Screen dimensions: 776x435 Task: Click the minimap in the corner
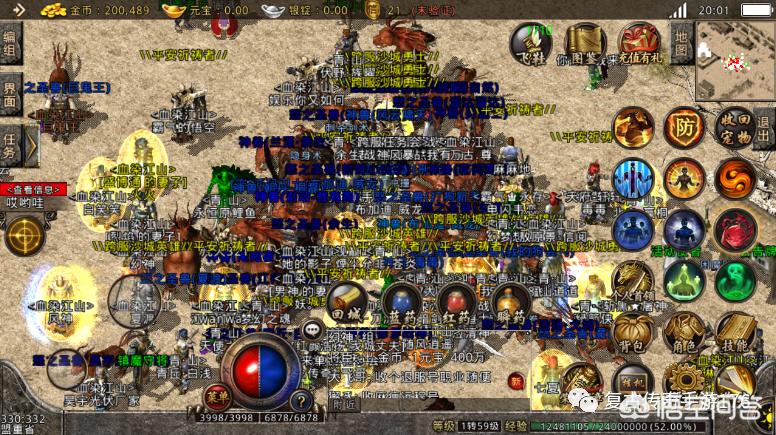pyautogui.click(x=735, y=60)
